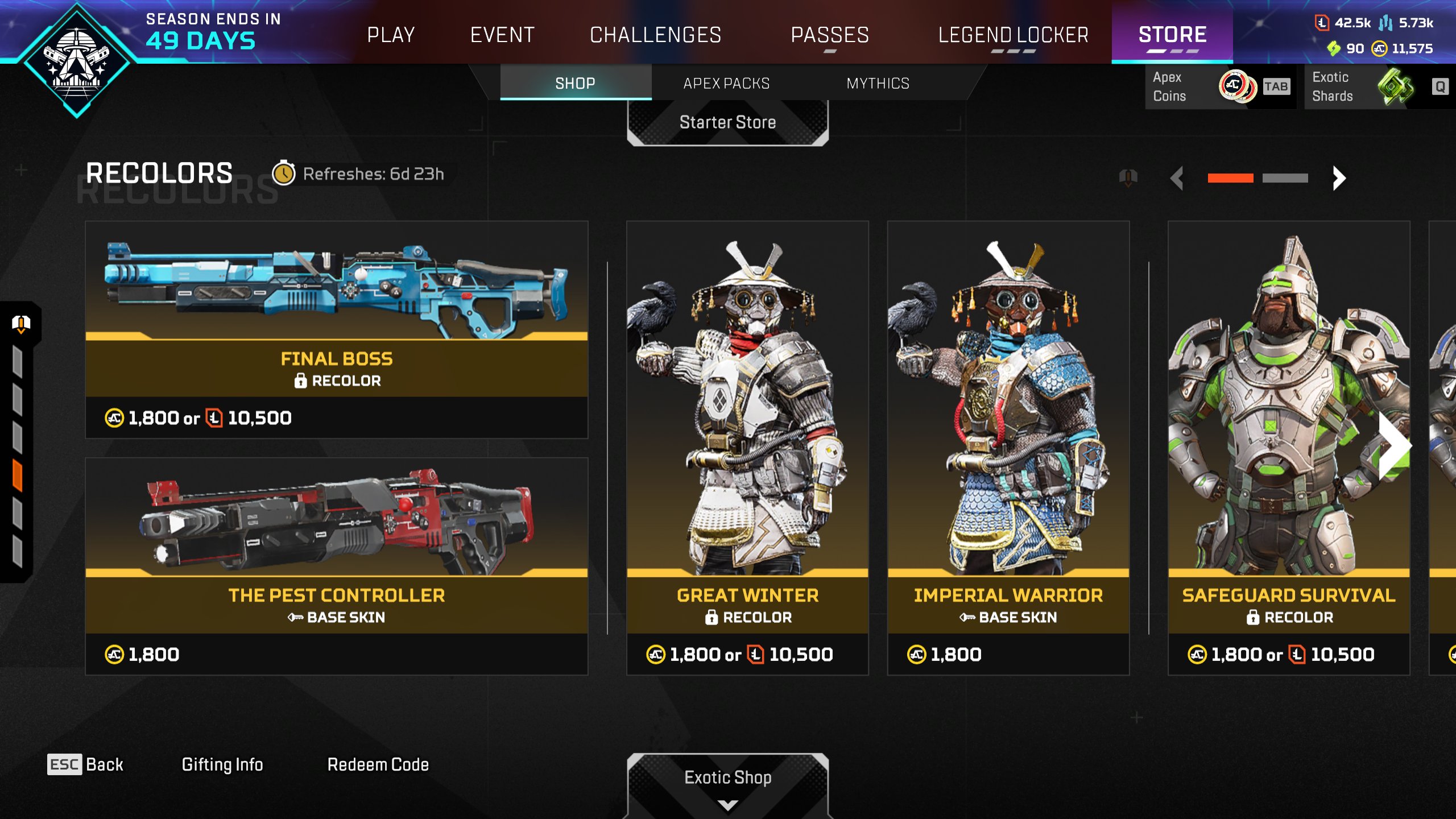Image resolution: width=1456 pixels, height=819 pixels.
Task: Open the Passes tab
Action: [830, 35]
